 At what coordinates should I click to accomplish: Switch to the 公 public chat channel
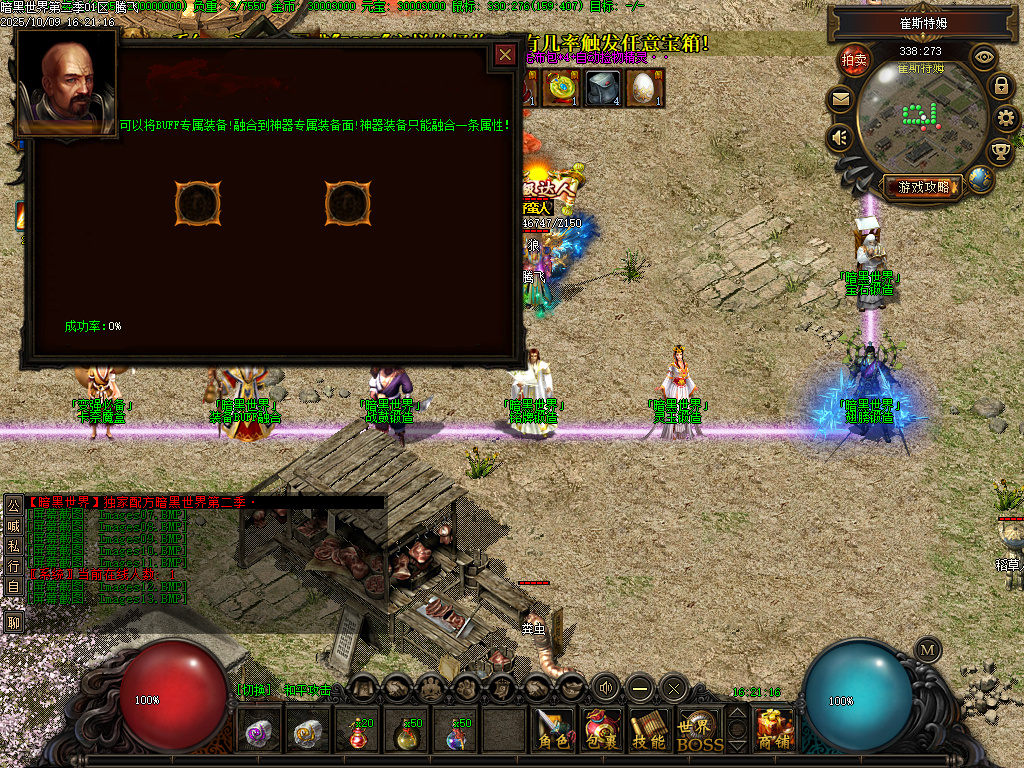point(14,504)
